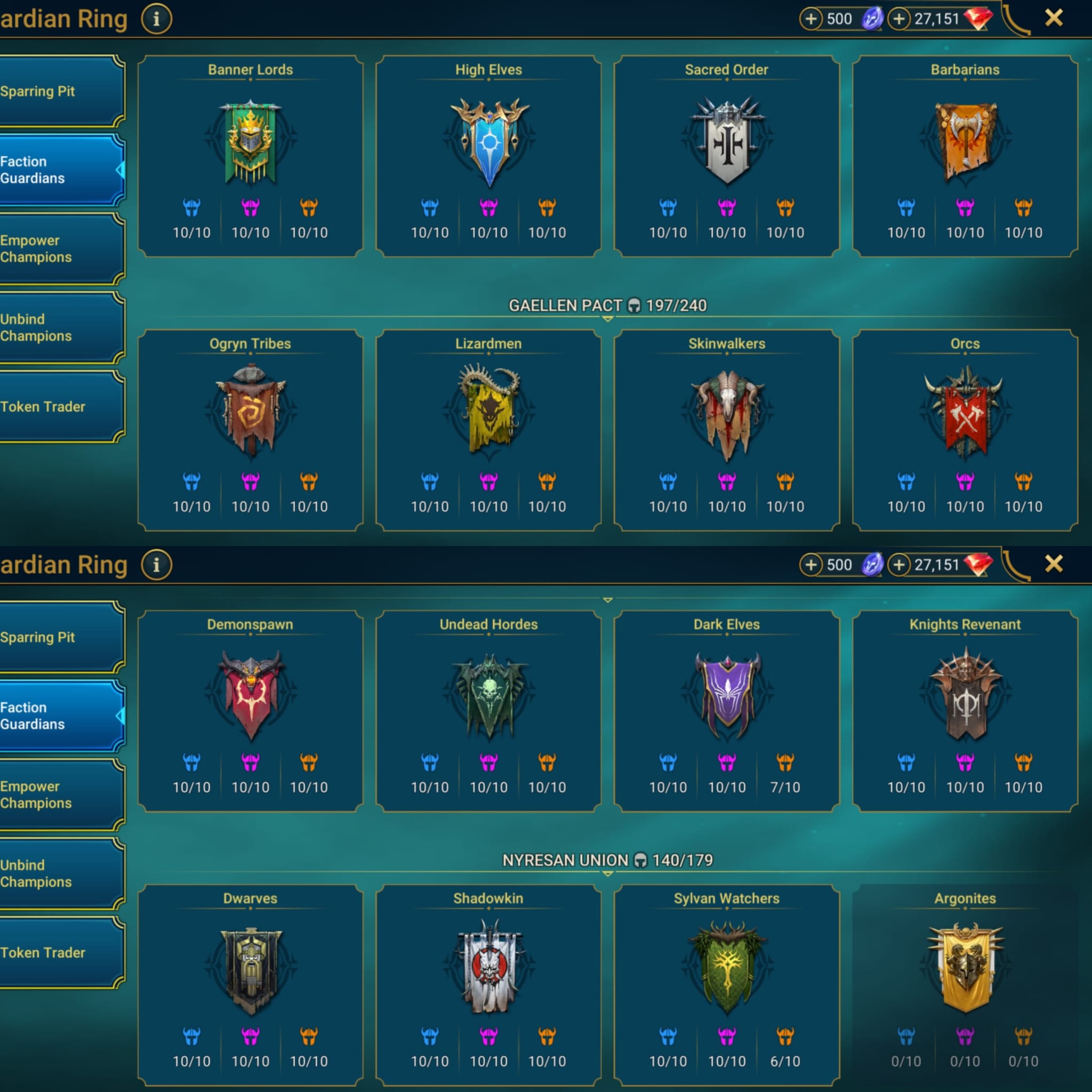
Task: Collapse the Gaellen Pact section header
Action: pos(607,307)
